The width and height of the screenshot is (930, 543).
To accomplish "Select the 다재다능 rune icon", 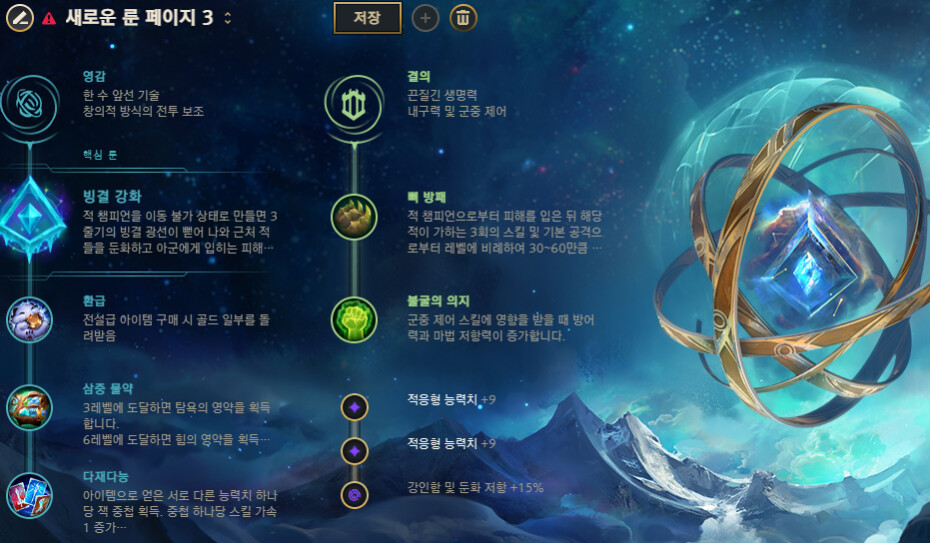I will [29, 496].
